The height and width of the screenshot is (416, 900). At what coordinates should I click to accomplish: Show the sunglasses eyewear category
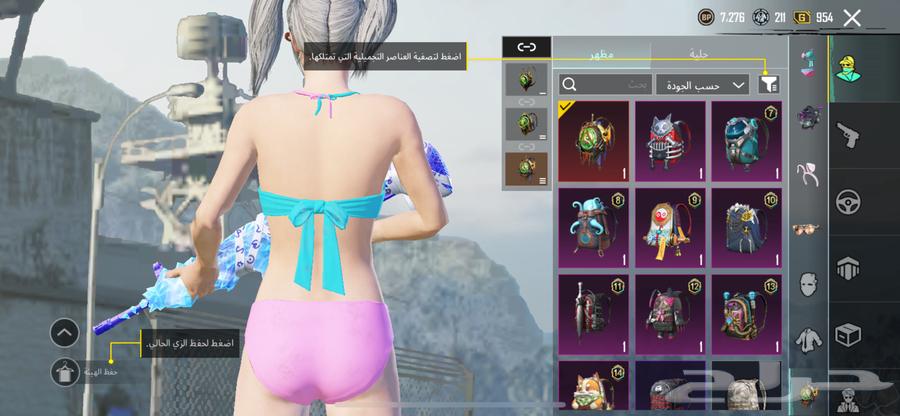(x=807, y=229)
